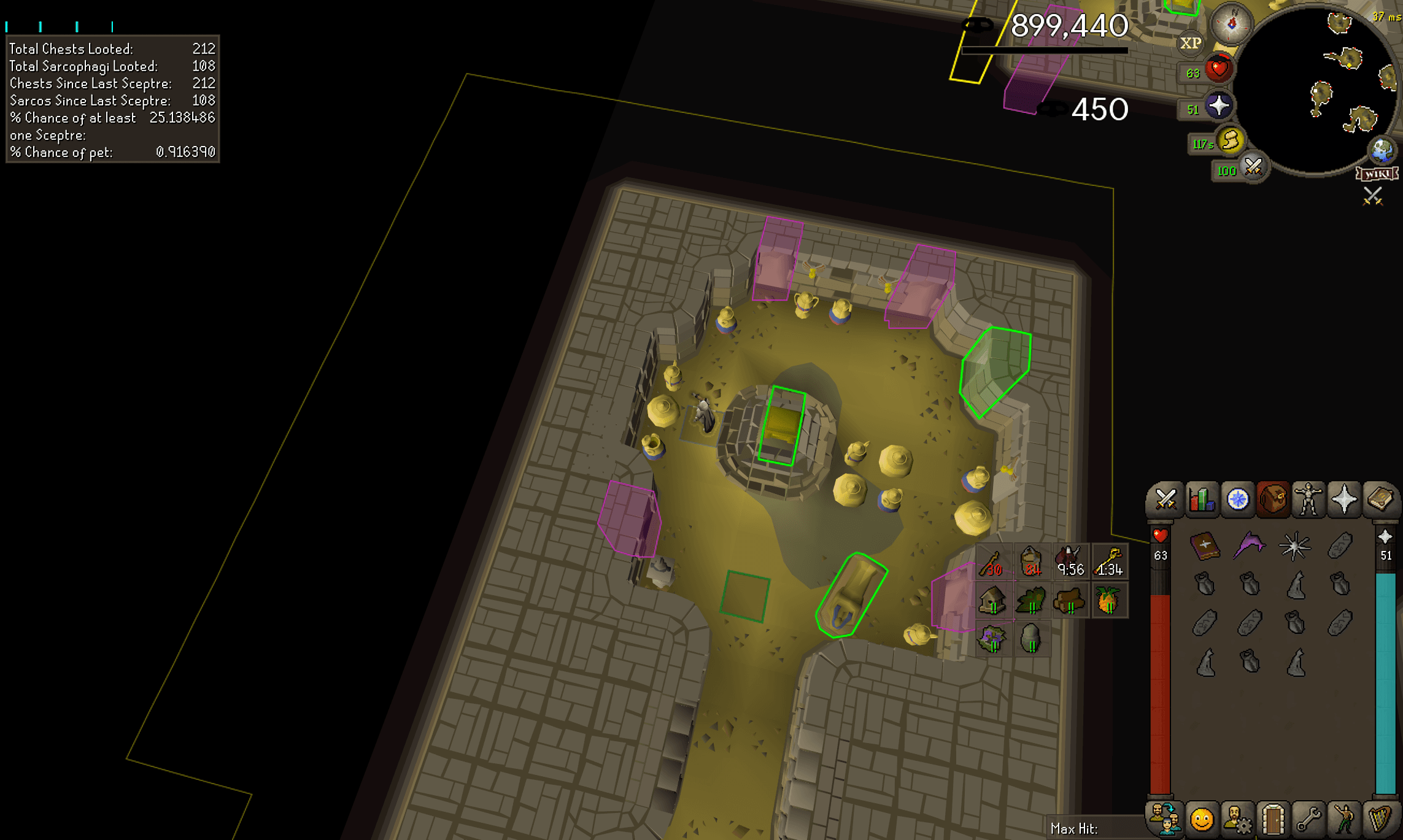Click the Combat options crossed swords icon
The image size is (1403, 840).
coord(1166,500)
